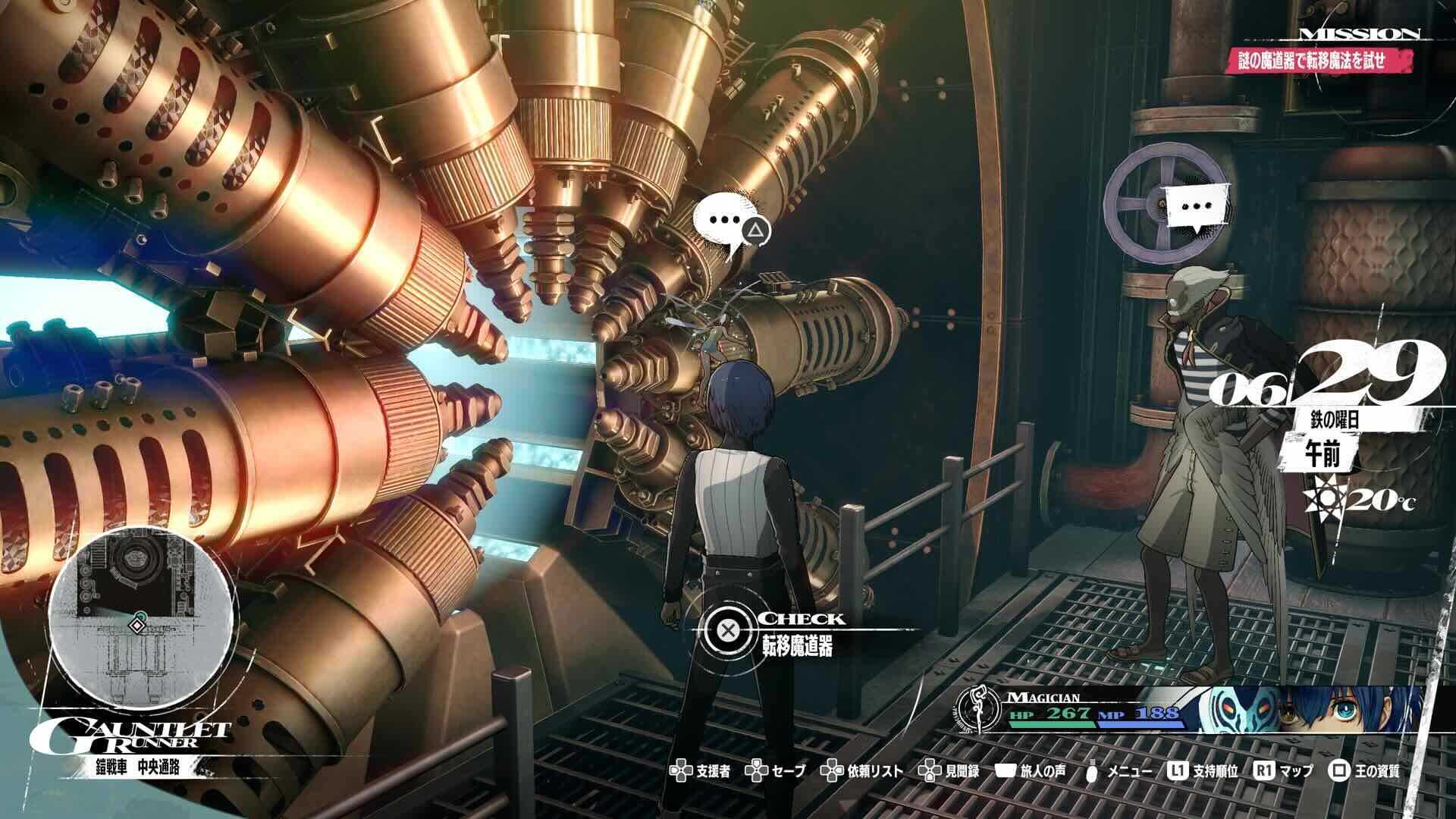This screenshot has height=819, width=1456.
Task: Click the round speech bubble near the device
Action: 725,221
